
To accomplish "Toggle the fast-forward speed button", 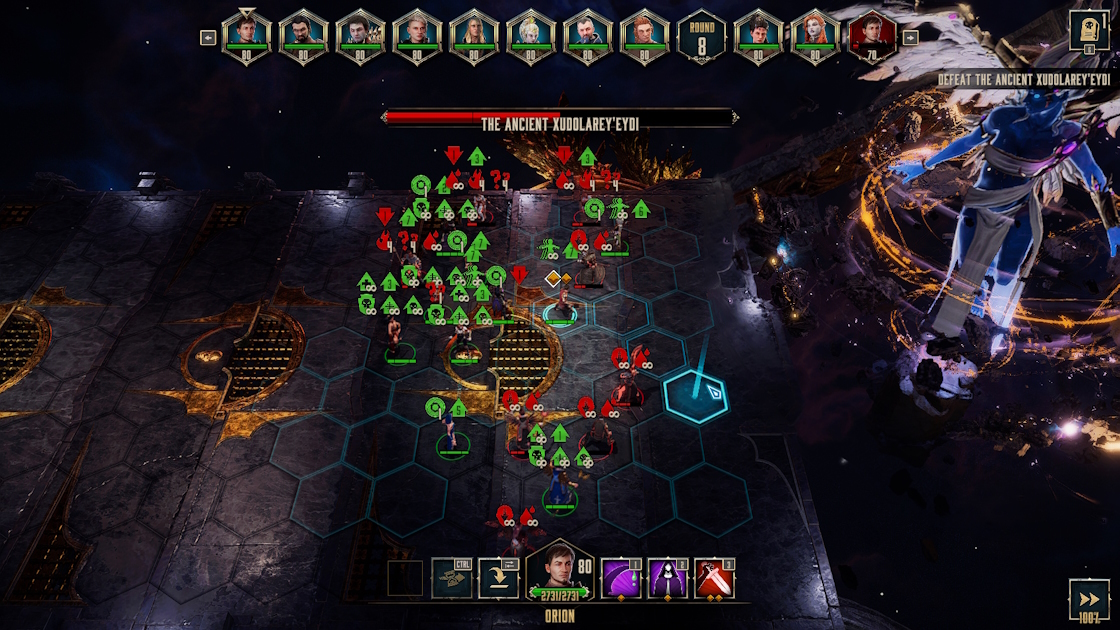I will point(1089,599).
